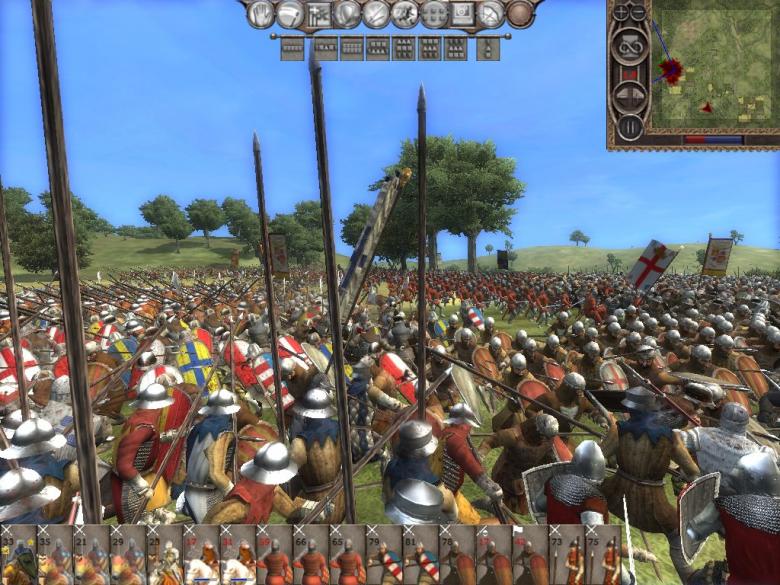Activate the round special ability button

[520, 14]
